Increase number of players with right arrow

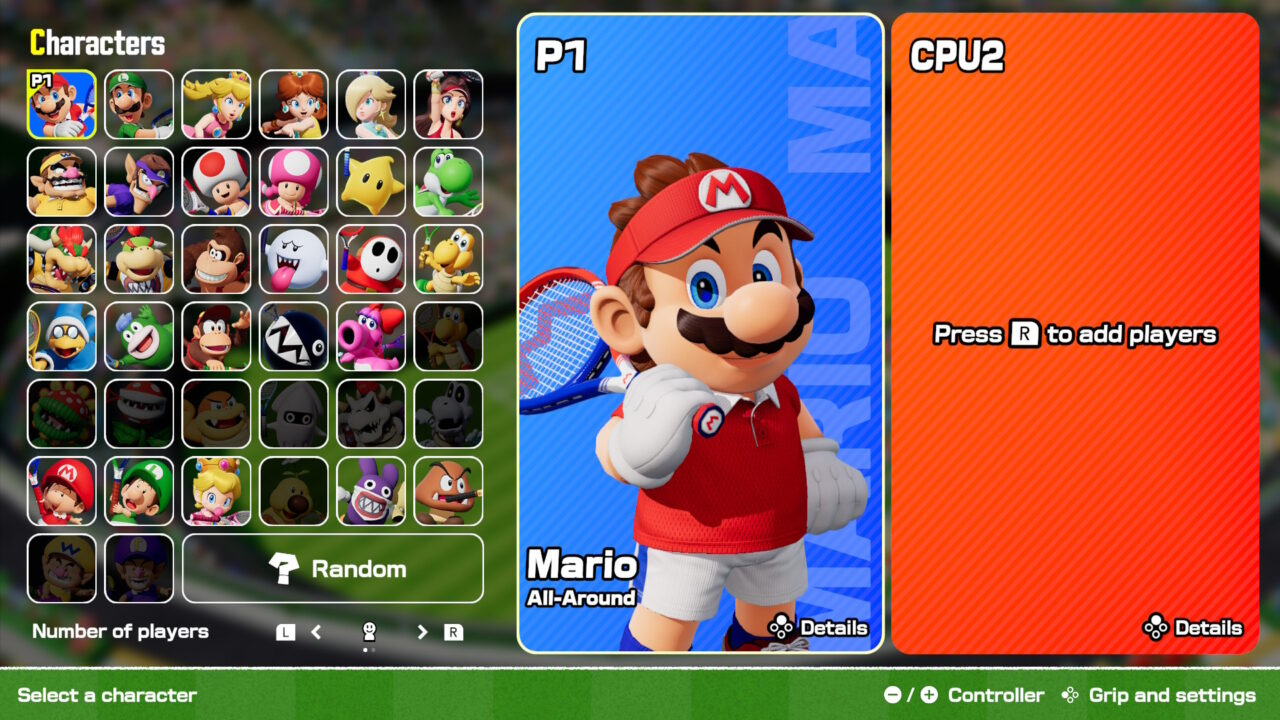coord(423,632)
